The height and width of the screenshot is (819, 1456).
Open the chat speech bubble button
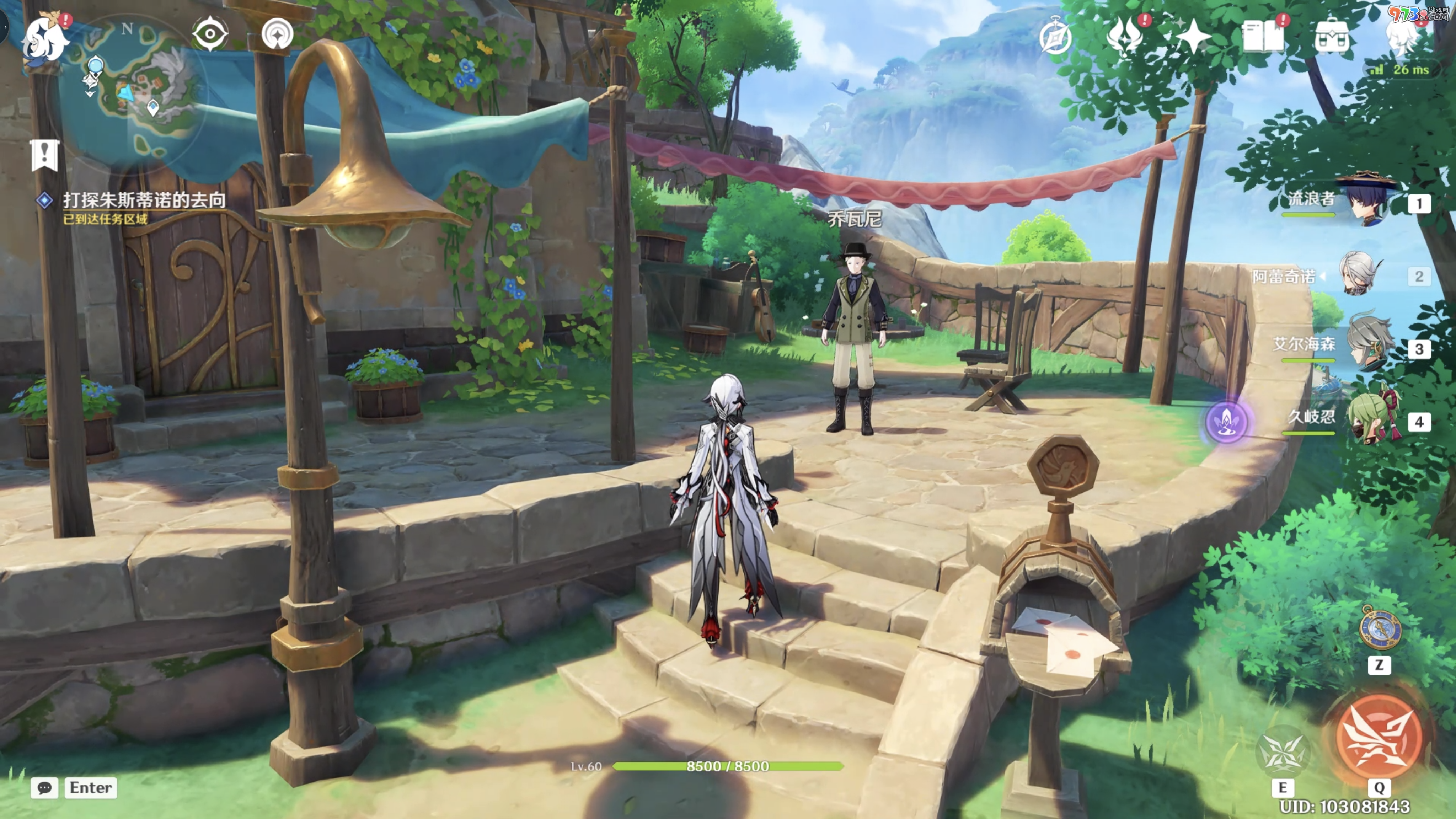[44, 788]
